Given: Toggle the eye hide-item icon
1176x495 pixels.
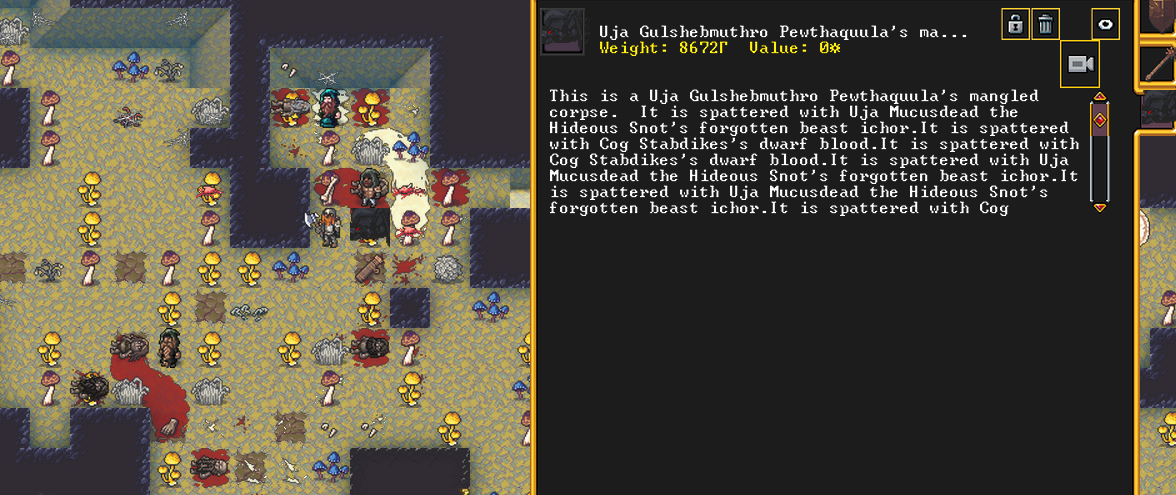Looking at the screenshot, I should pyautogui.click(x=1105, y=24).
